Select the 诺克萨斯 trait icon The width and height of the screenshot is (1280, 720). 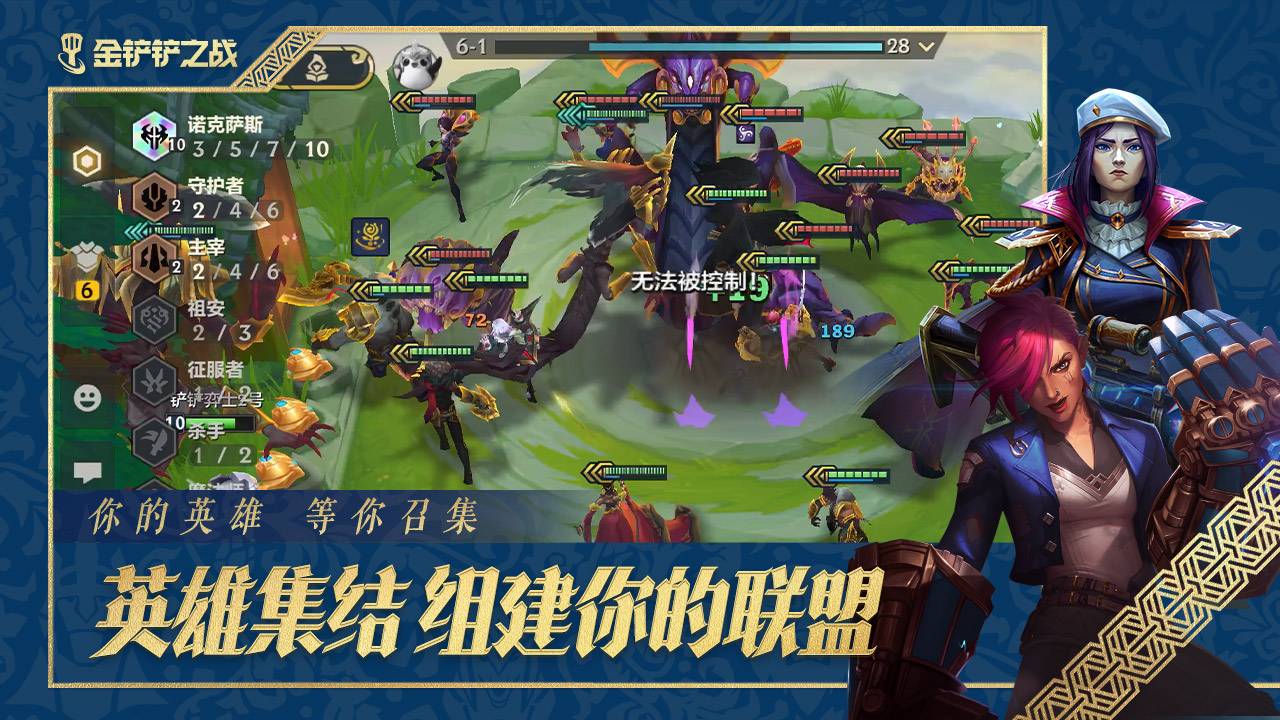tap(154, 136)
